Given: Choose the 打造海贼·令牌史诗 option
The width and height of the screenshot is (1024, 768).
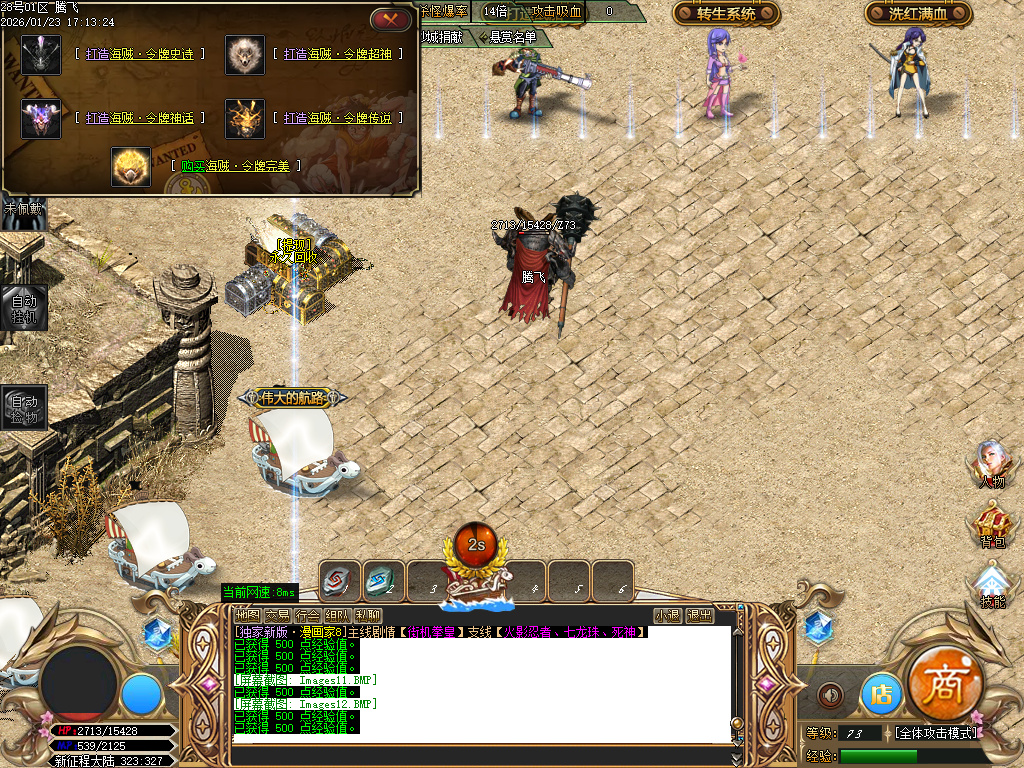Looking at the screenshot, I should coord(140,54).
